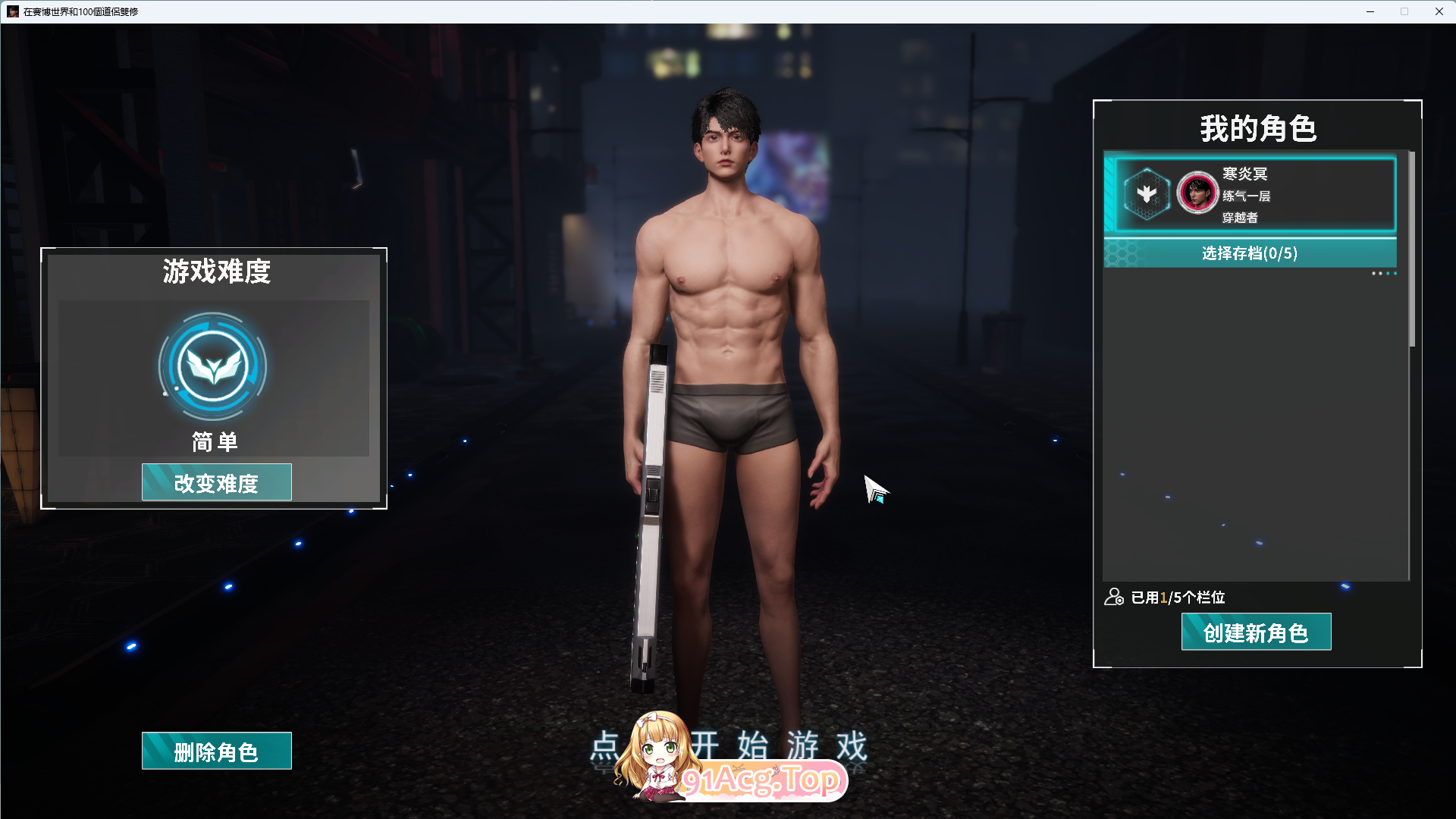Open the 选择存档(0/5) save selection bar
Screen dimensions: 1456x819
coord(1249,253)
